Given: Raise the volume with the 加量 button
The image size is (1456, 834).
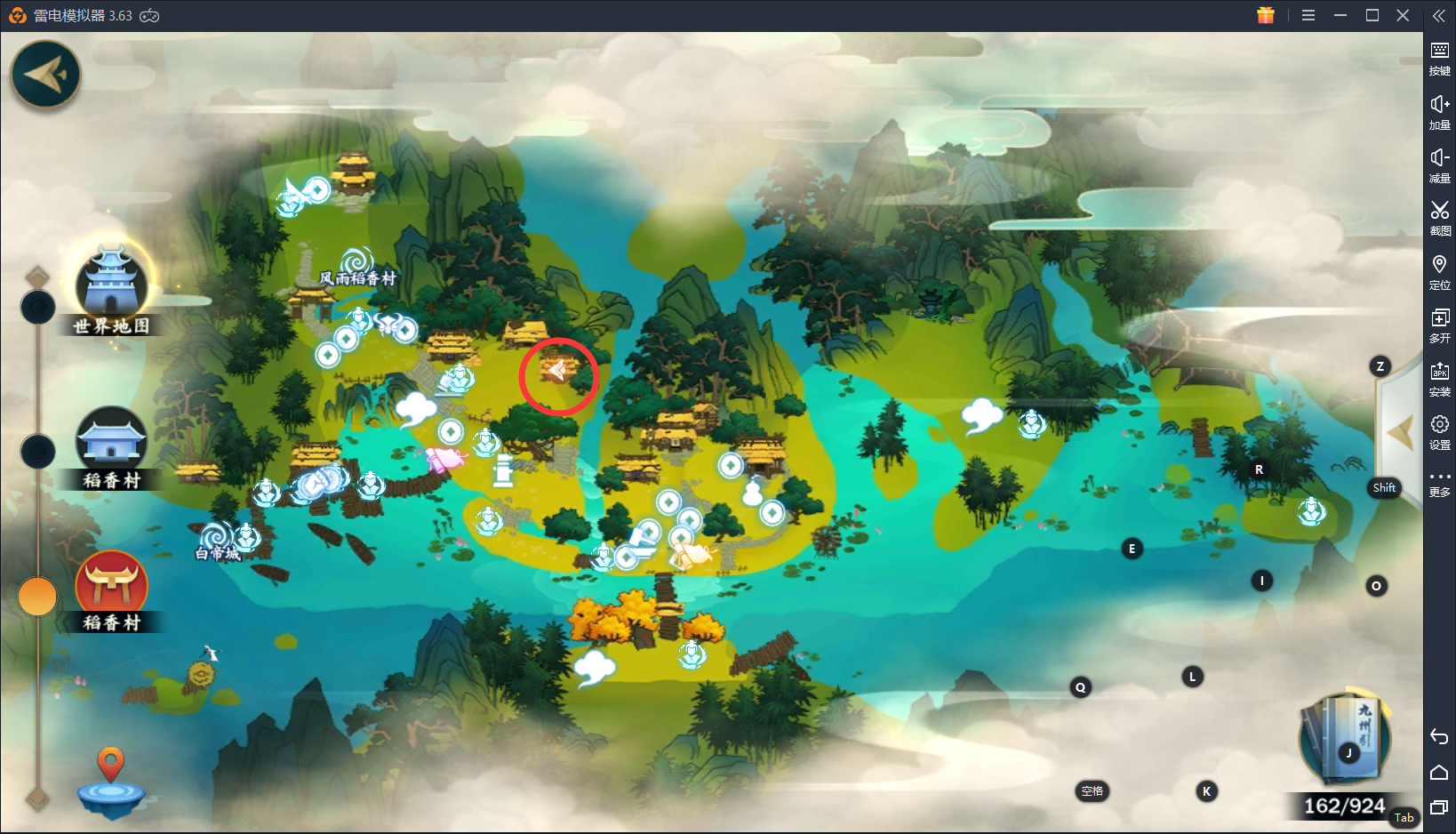Looking at the screenshot, I should click(1439, 110).
